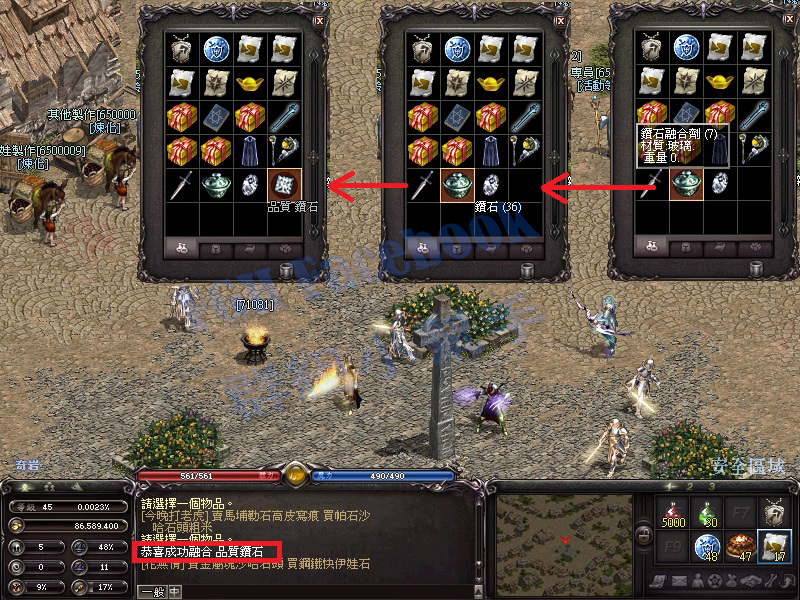800x600 pixels.
Task: Use the food hotbar item with 47 count
Action: pyautogui.click(x=741, y=546)
